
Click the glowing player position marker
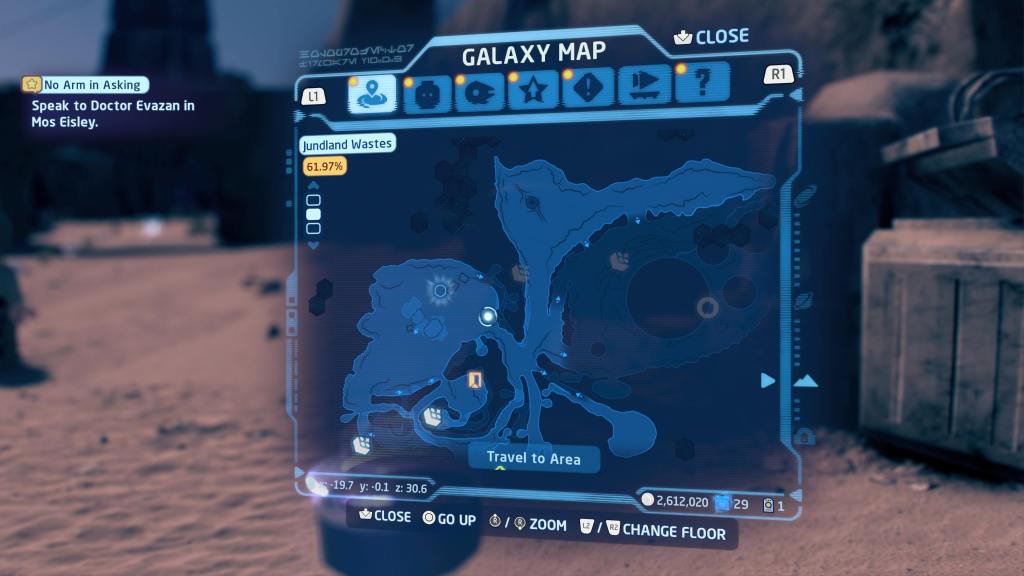tap(488, 317)
